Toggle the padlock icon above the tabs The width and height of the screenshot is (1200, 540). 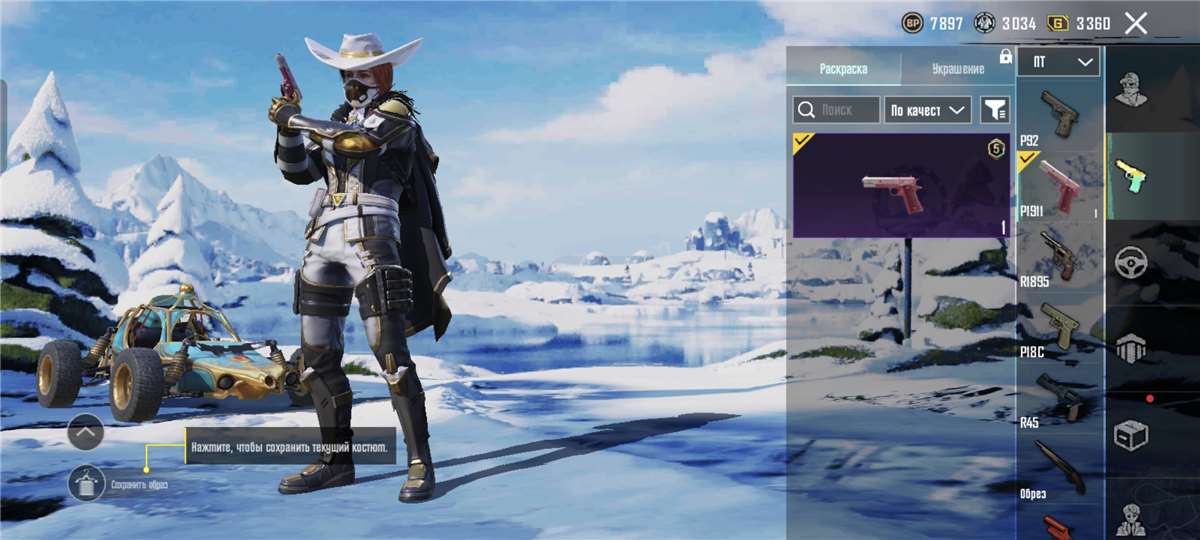[1005, 56]
